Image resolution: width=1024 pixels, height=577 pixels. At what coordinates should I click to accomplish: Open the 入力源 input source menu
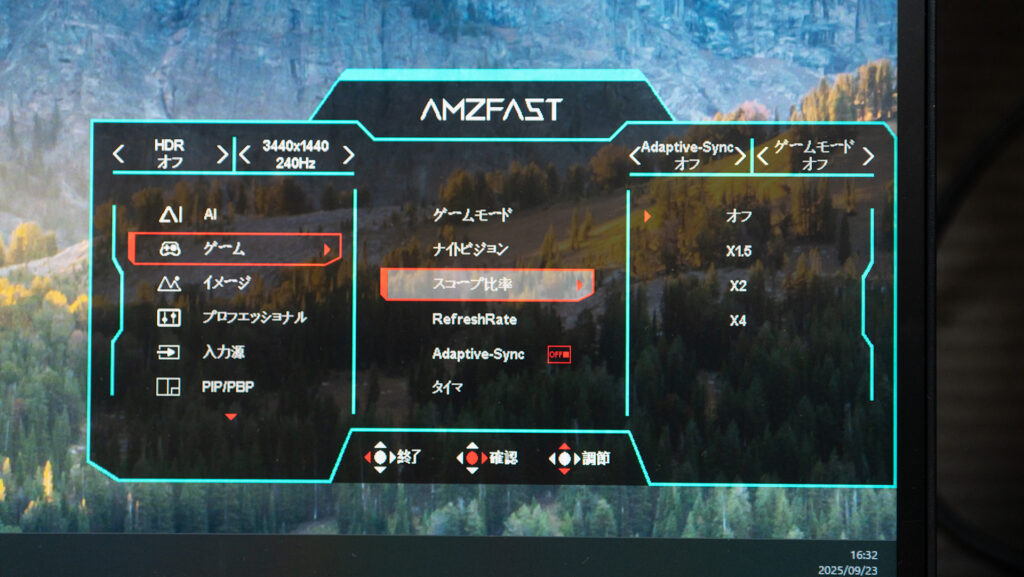223,352
